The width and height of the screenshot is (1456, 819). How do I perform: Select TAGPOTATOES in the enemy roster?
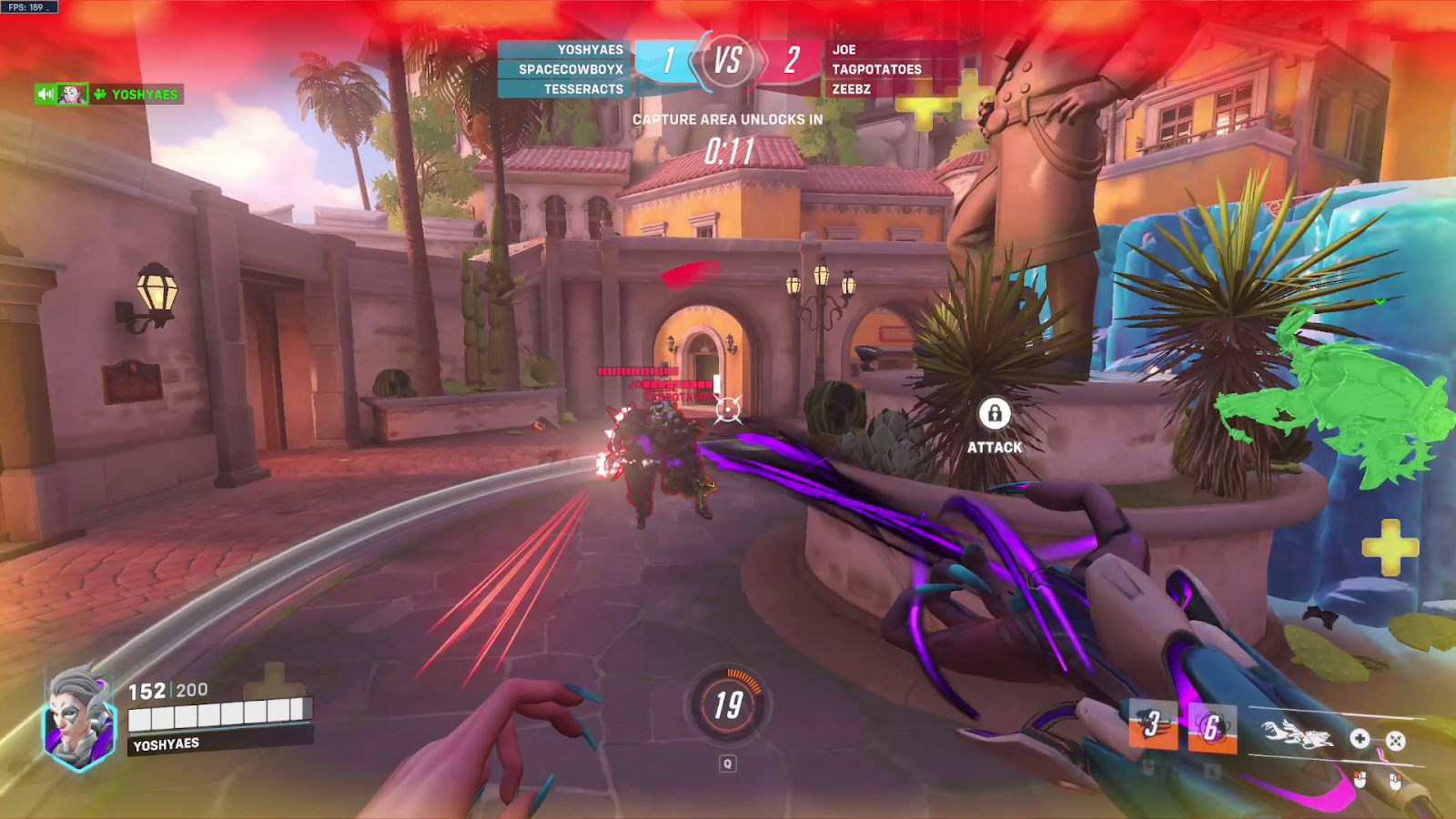876,69
